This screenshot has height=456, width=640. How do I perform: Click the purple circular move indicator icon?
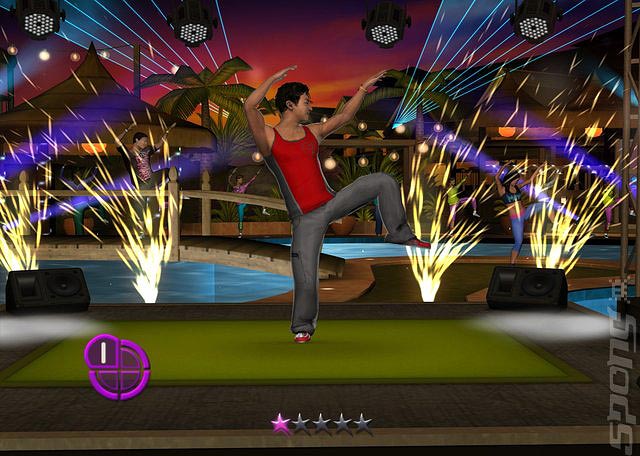pos(117,366)
